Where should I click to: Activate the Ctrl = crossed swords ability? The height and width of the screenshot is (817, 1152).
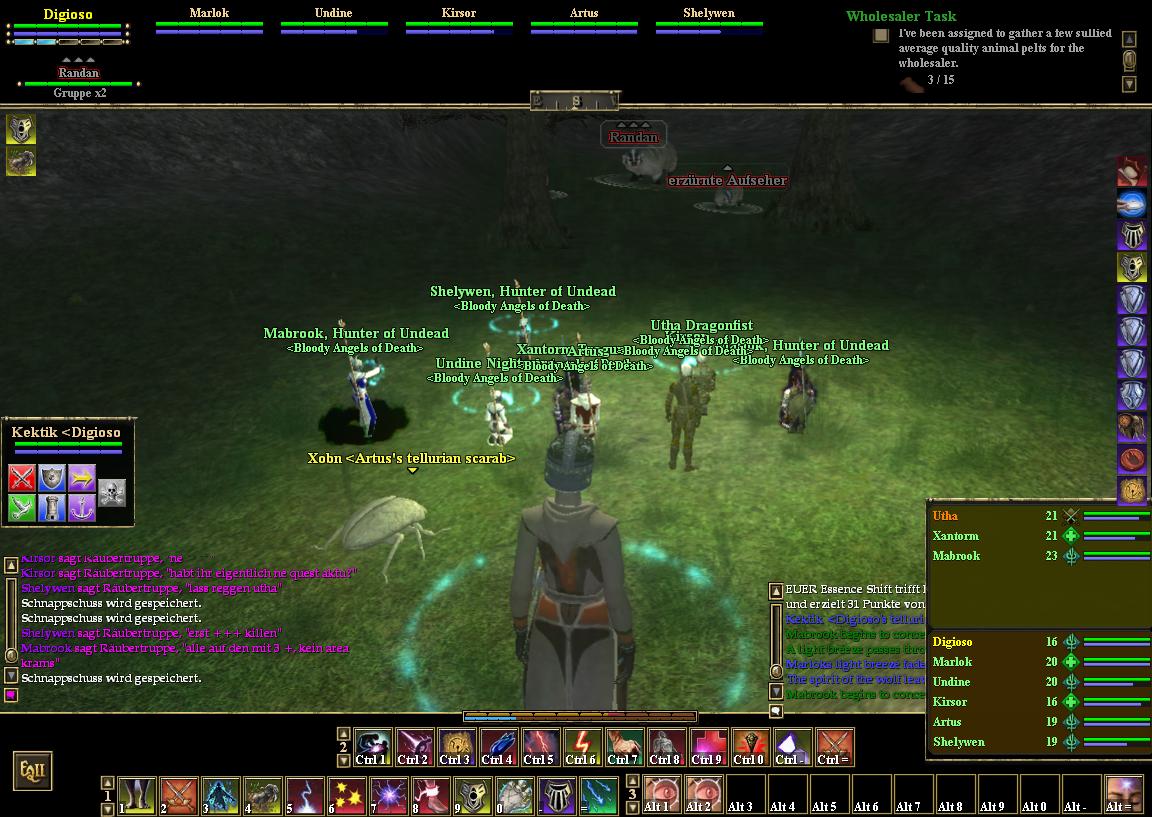(x=835, y=744)
